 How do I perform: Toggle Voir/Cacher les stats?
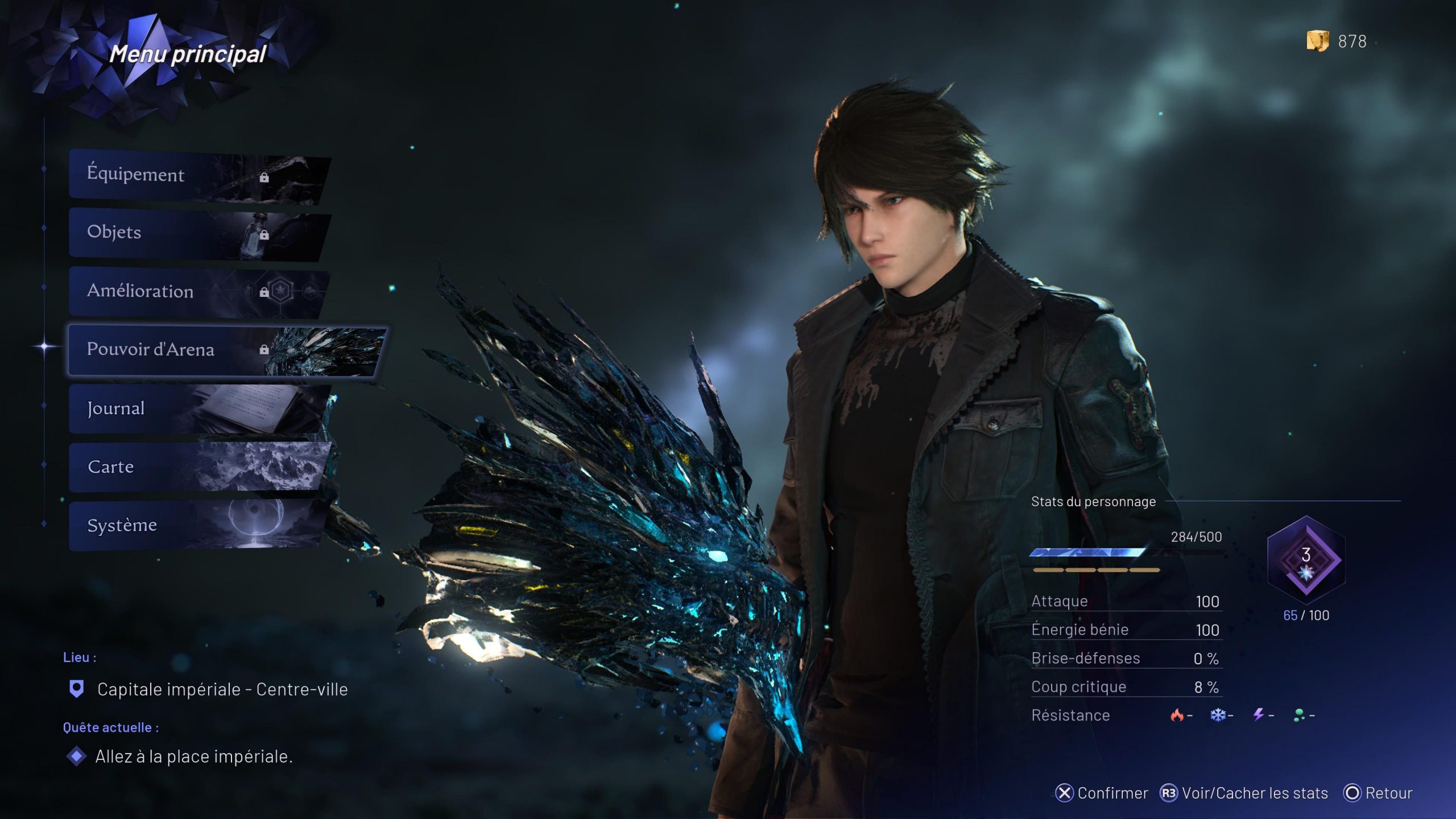click(1244, 793)
